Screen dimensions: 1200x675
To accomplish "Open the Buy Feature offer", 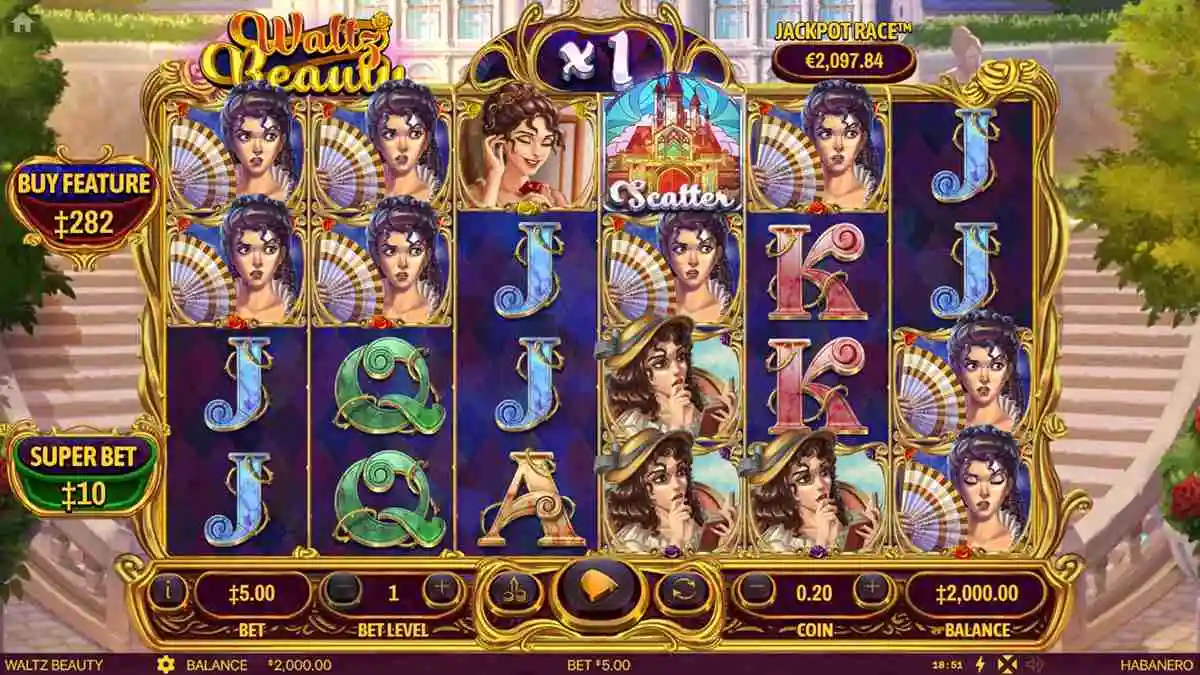I will point(83,205).
